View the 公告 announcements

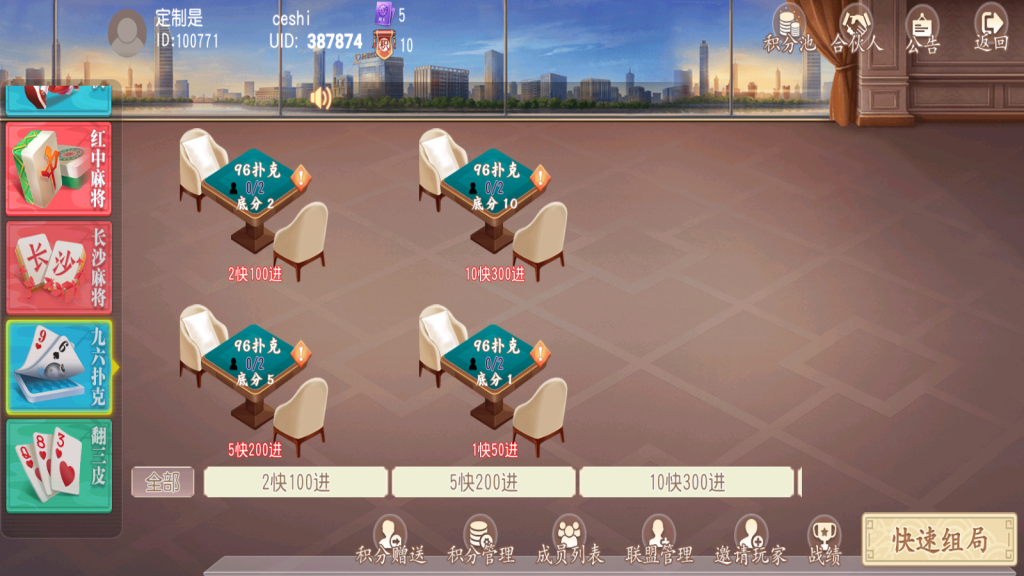pos(922,28)
